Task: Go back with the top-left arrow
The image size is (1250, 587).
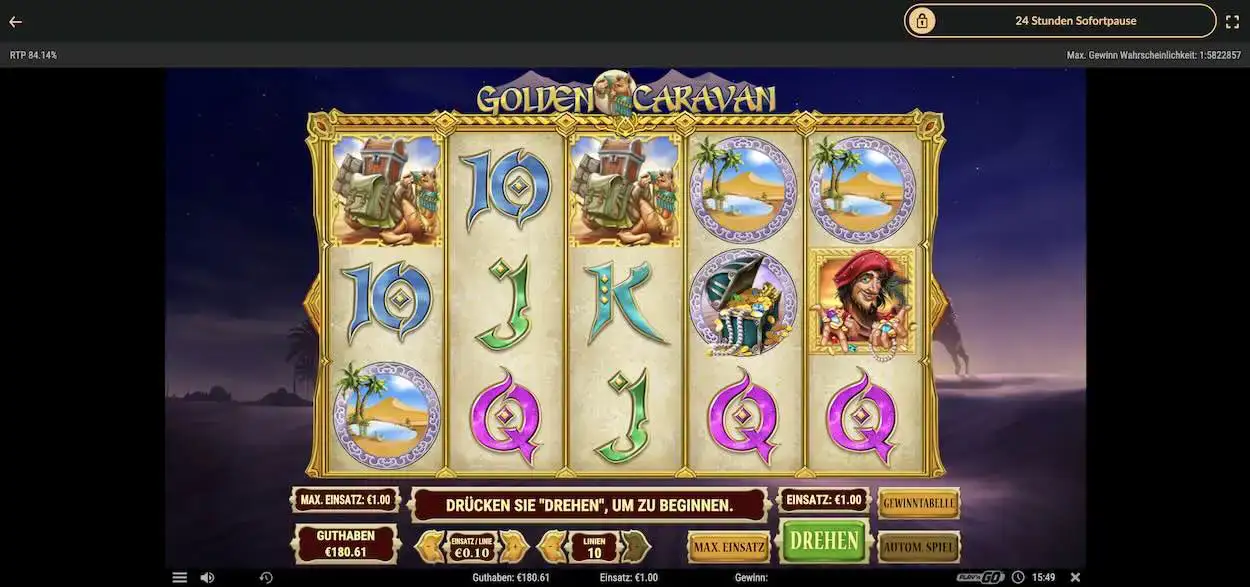Action: pos(15,21)
